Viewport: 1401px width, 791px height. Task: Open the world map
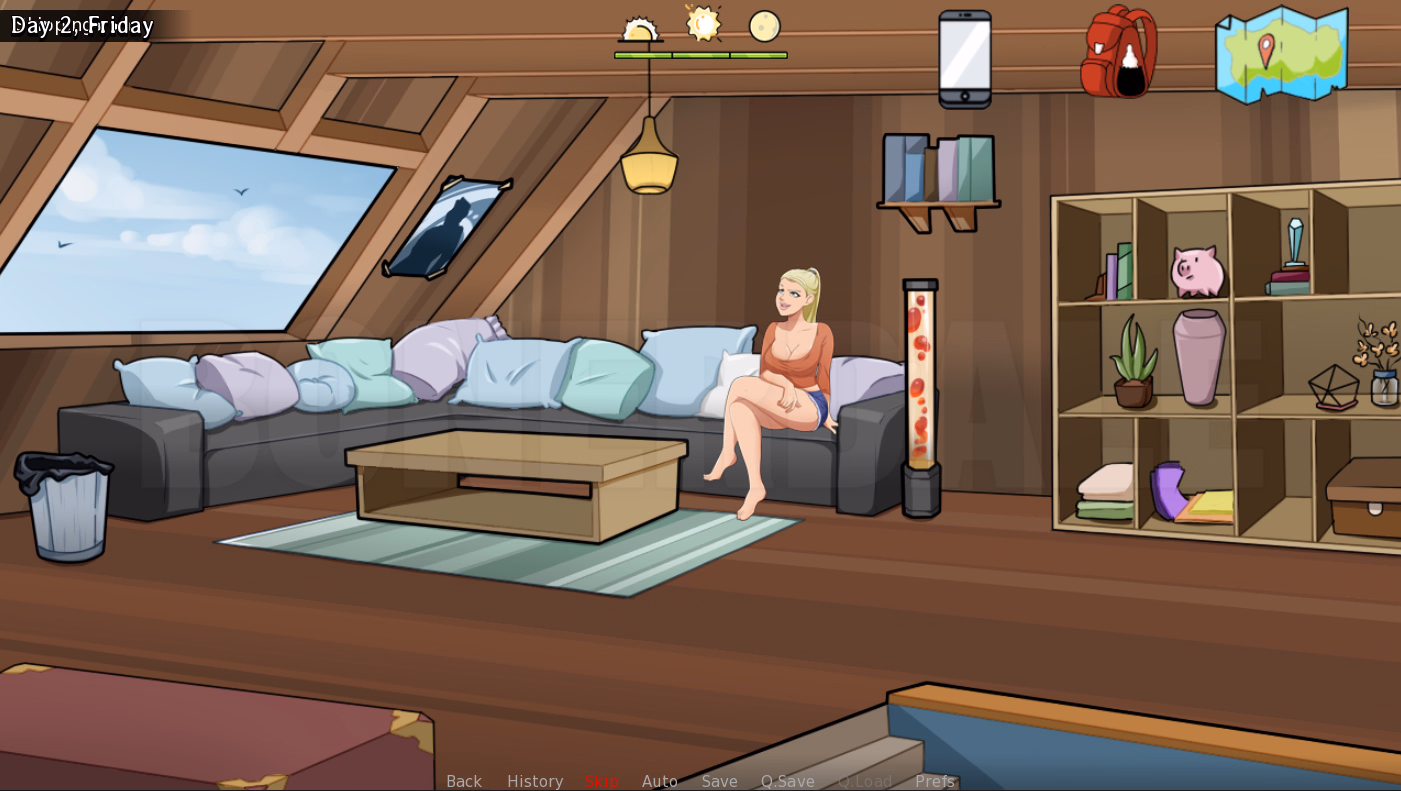click(1280, 55)
